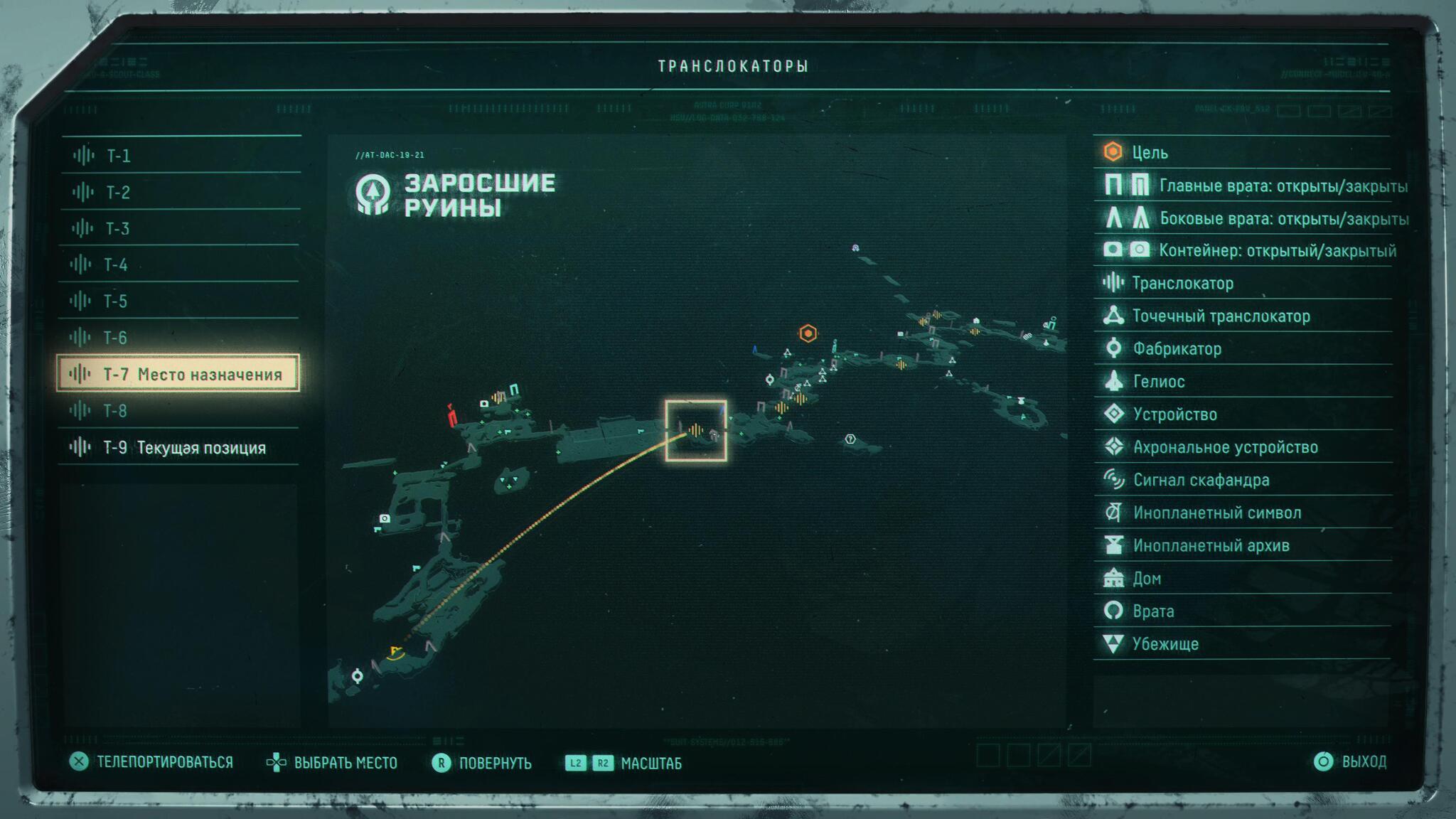Select the Транслокатор legend entry

(x=1182, y=283)
